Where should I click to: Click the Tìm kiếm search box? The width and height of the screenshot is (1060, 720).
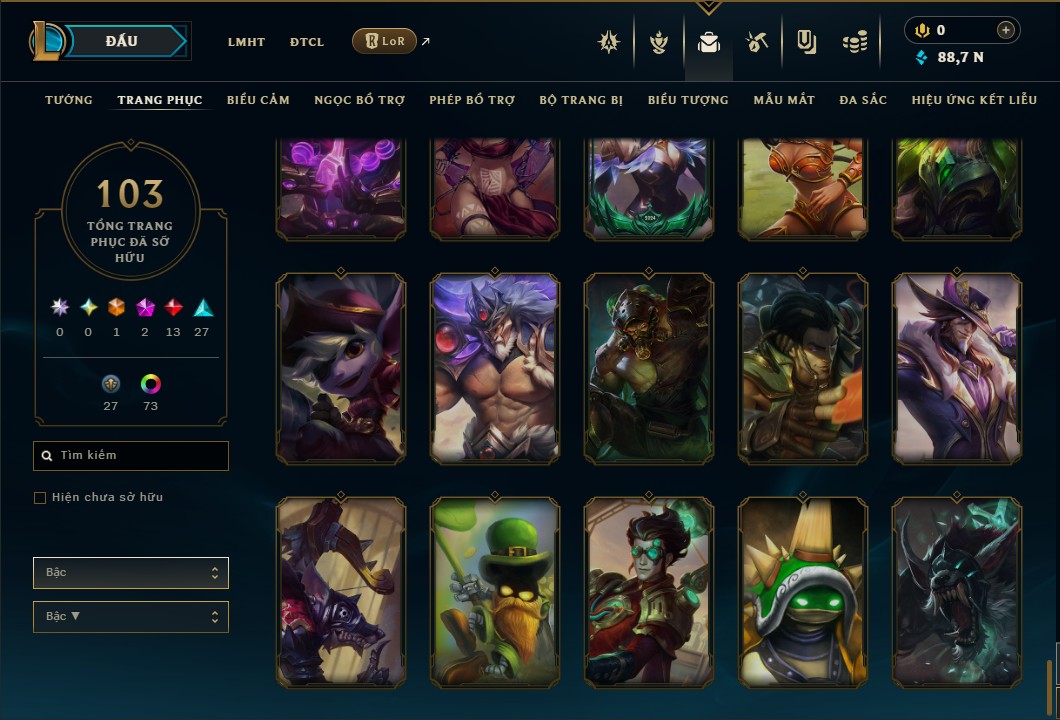point(131,456)
